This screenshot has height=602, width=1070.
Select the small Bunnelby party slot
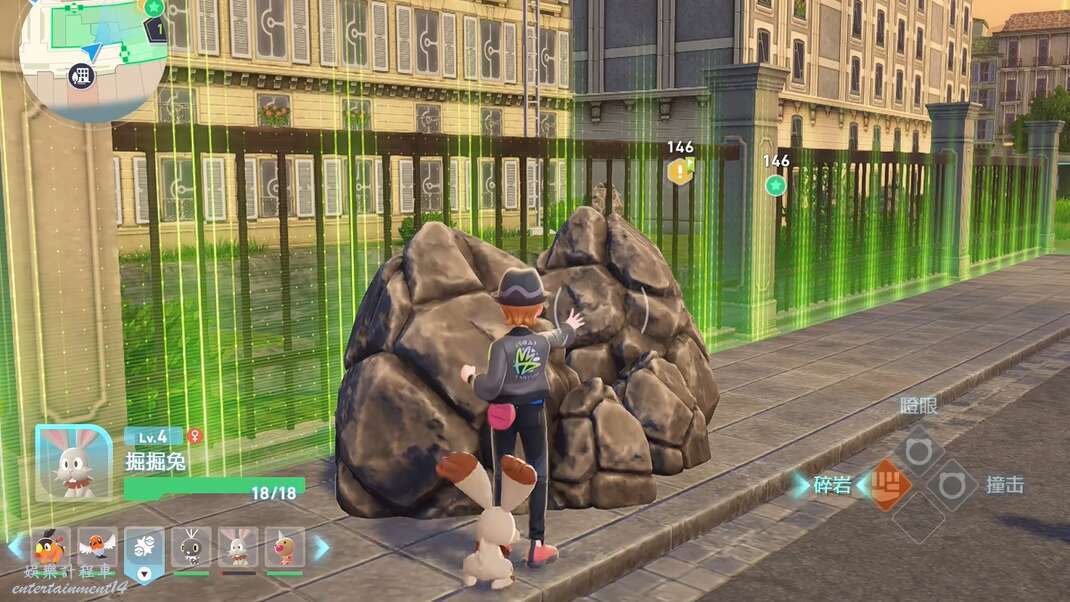238,548
